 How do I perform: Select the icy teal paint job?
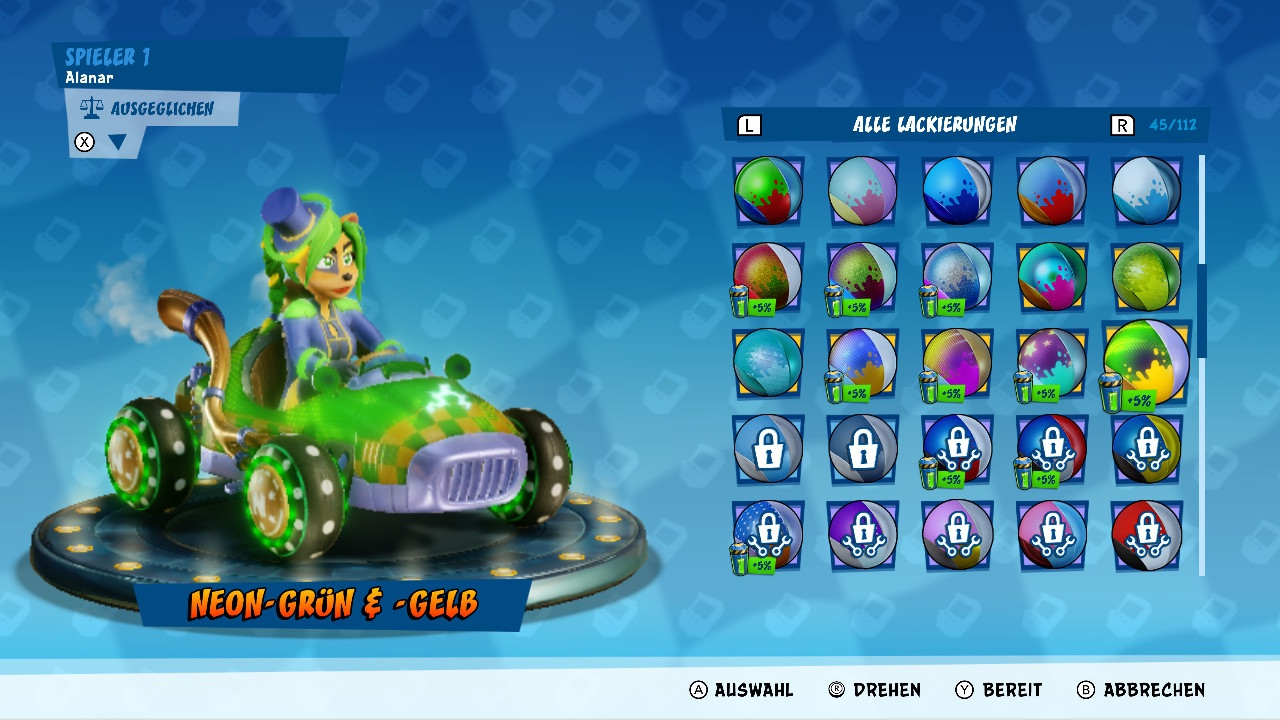(768, 362)
